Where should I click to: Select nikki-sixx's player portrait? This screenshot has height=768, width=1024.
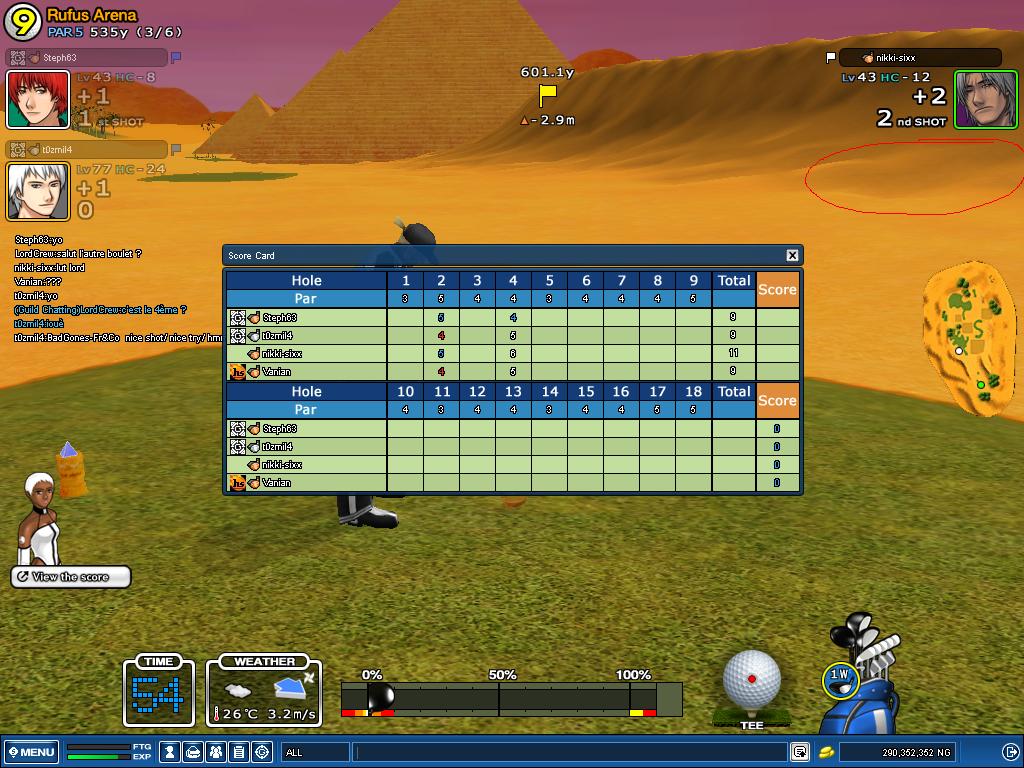(985, 99)
